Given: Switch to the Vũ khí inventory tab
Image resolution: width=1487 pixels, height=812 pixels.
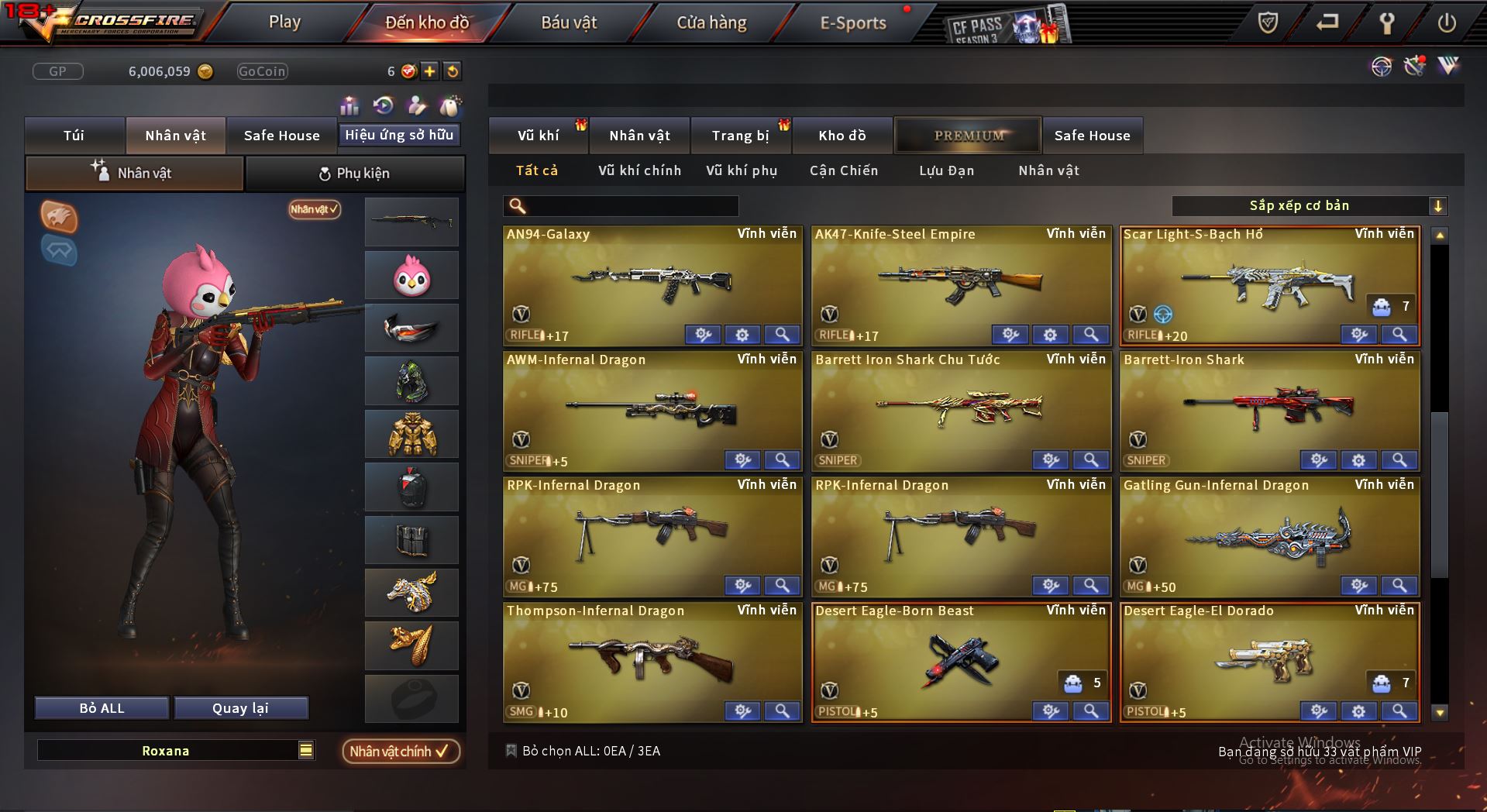Looking at the screenshot, I should 538,136.
